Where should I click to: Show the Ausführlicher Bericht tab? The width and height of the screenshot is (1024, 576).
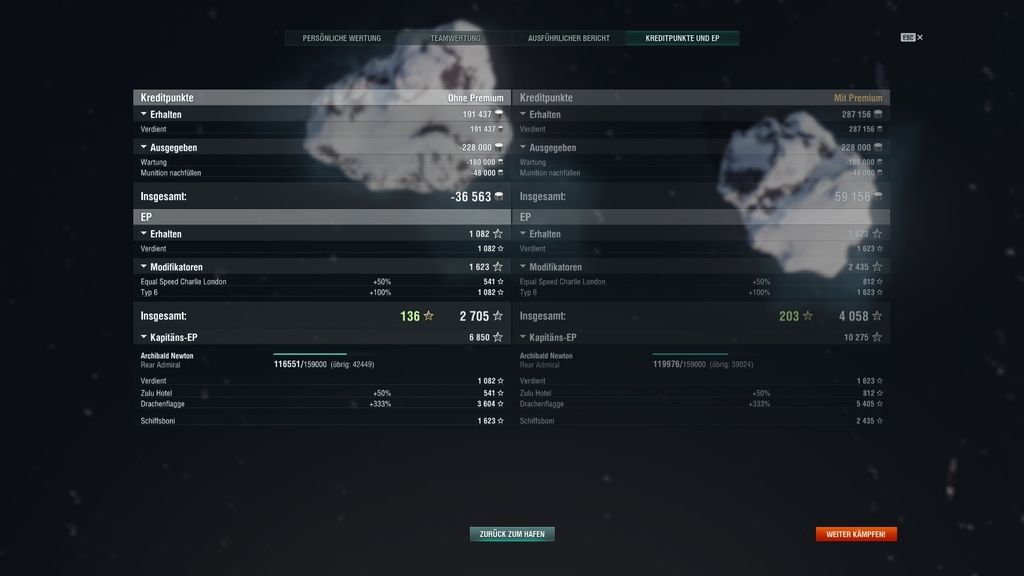point(569,38)
